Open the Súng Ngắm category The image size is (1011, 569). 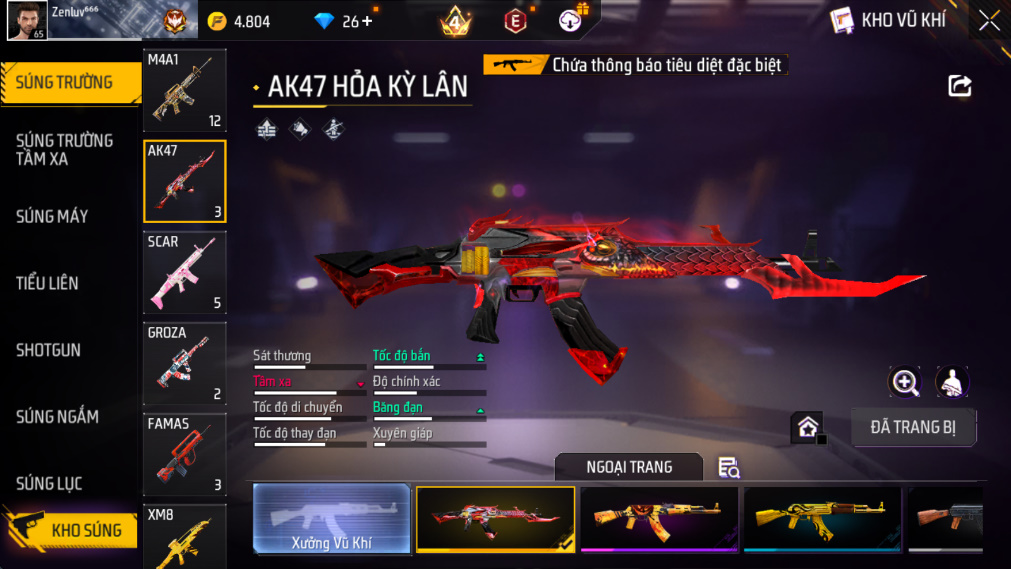(58, 417)
